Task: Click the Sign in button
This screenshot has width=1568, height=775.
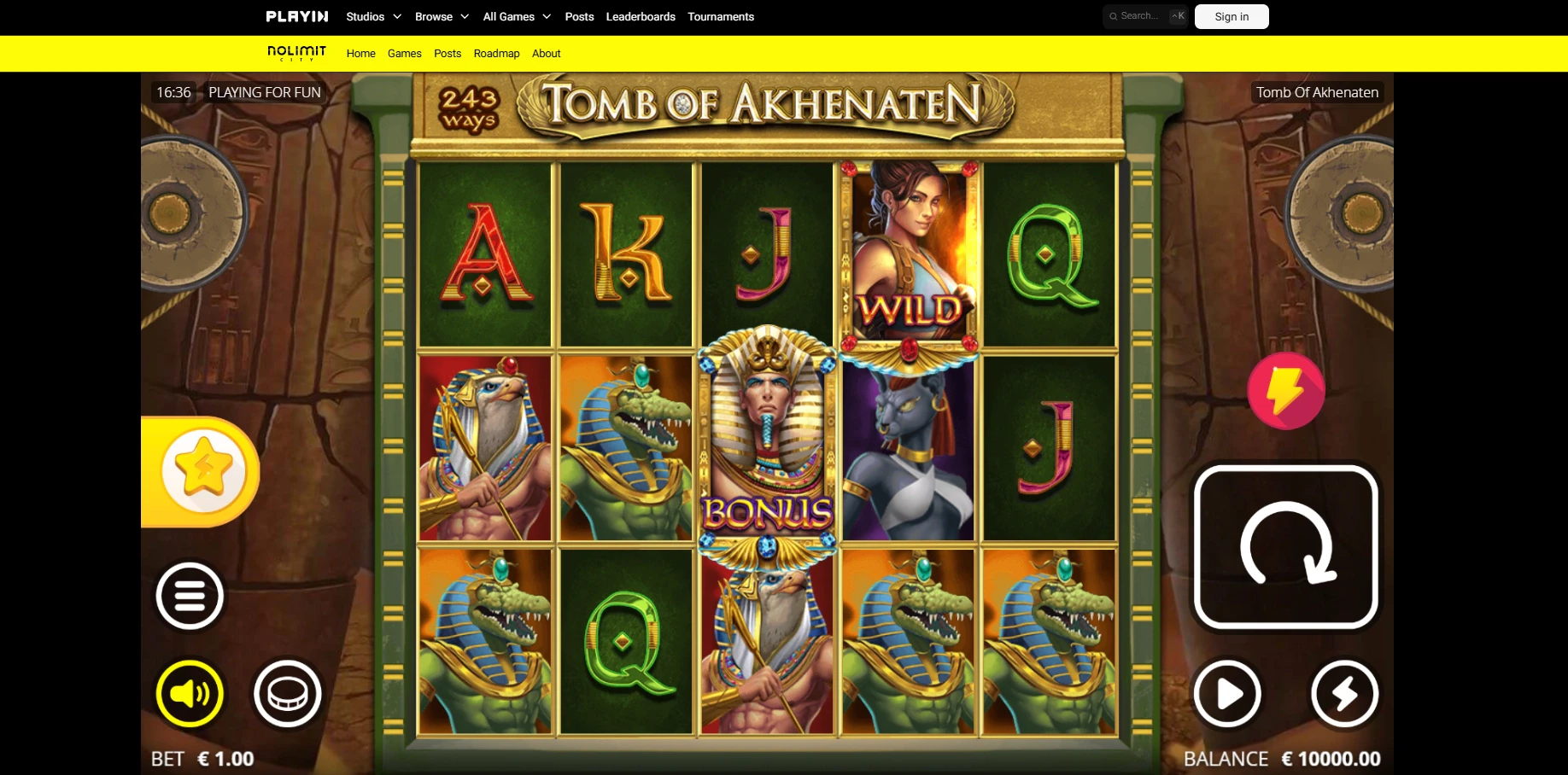Action: pos(1232,16)
